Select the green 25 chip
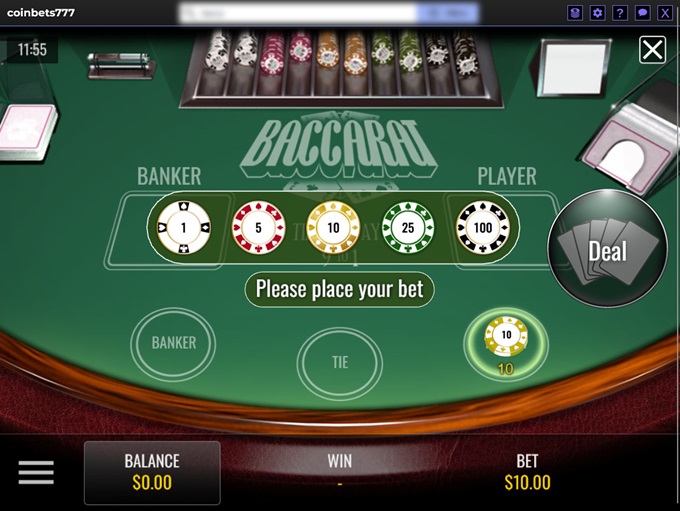680x511 pixels. coord(408,226)
